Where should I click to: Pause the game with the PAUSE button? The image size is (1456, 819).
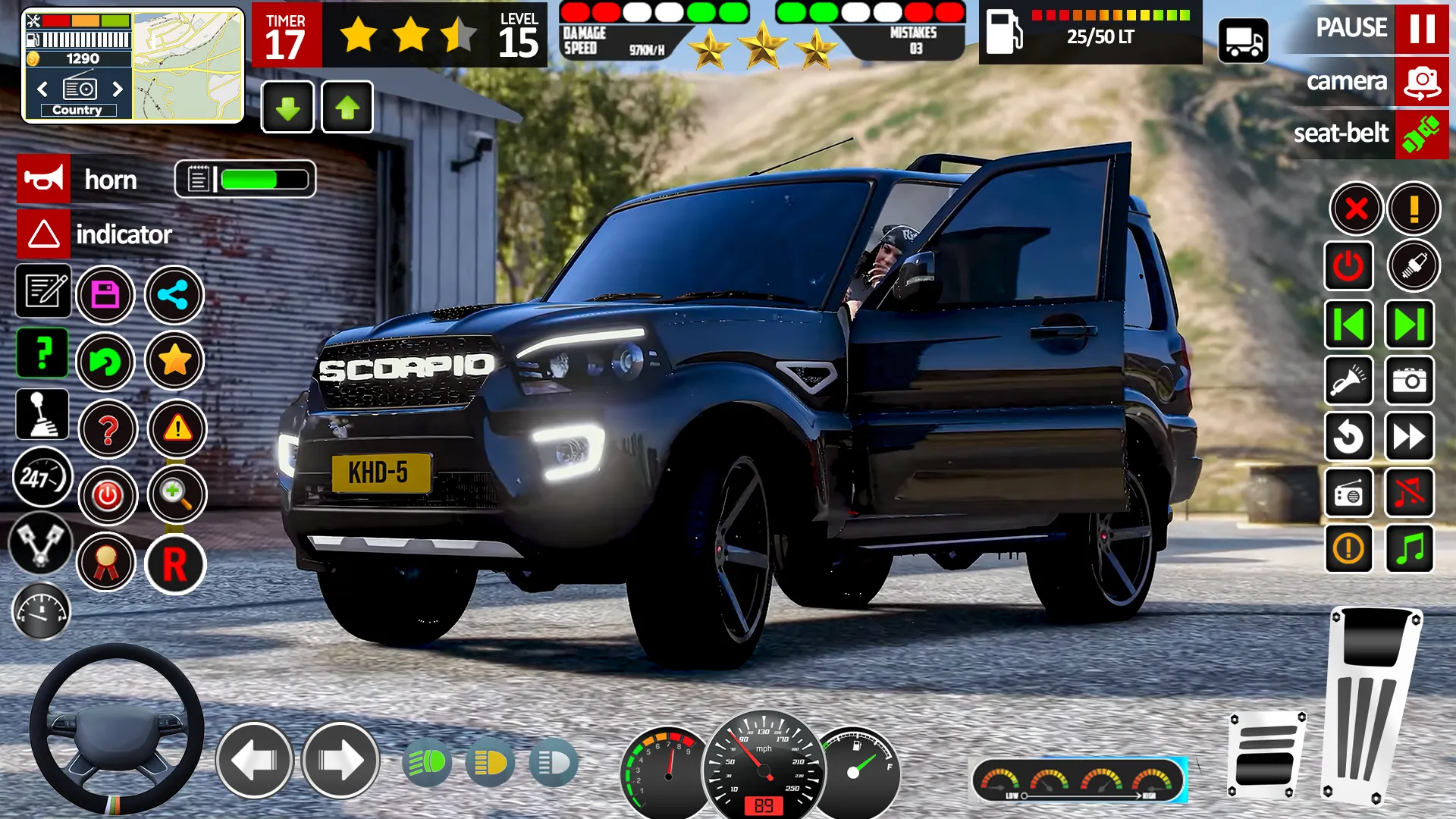(x=1421, y=28)
